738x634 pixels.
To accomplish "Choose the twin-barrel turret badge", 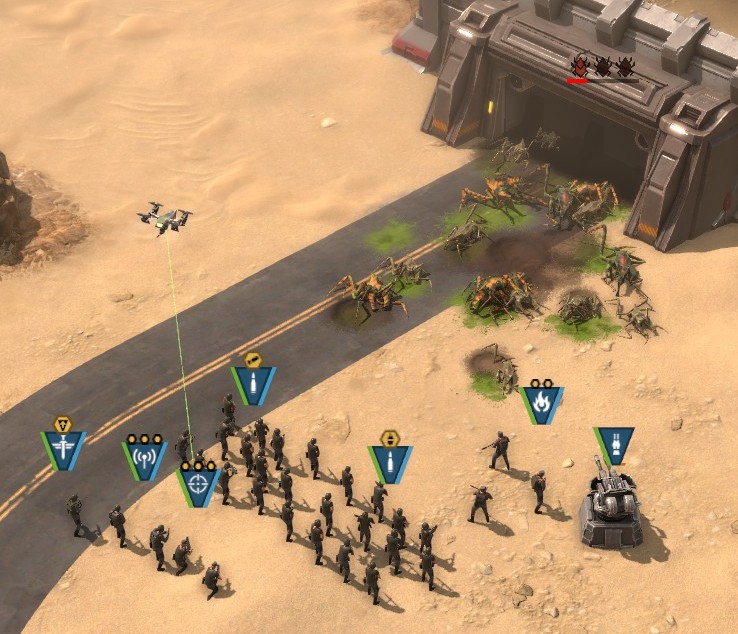I will (x=613, y=445).
